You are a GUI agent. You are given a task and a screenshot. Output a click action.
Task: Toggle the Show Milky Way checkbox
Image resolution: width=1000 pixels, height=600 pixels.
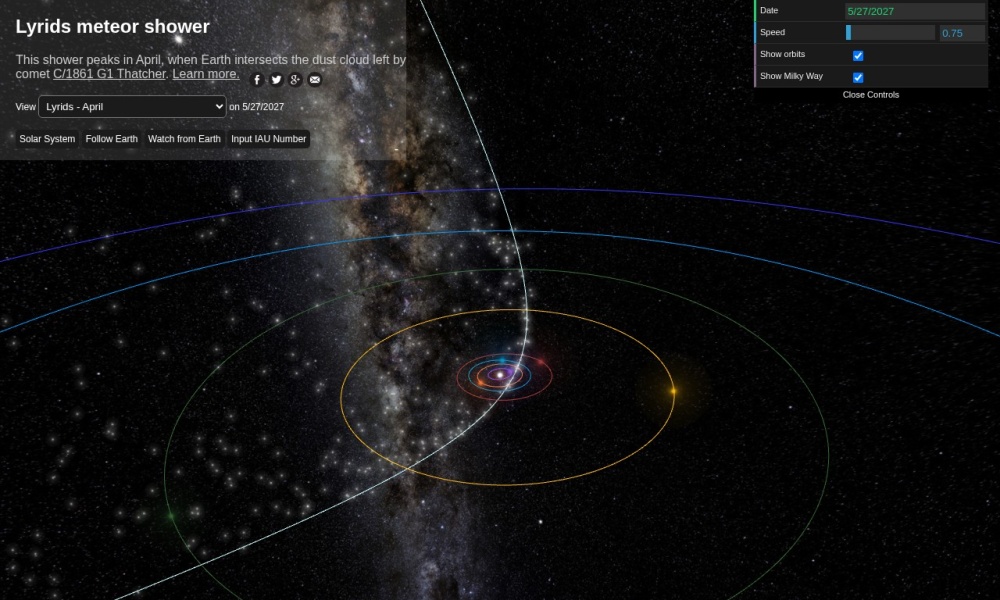click(x=858, y=77)
